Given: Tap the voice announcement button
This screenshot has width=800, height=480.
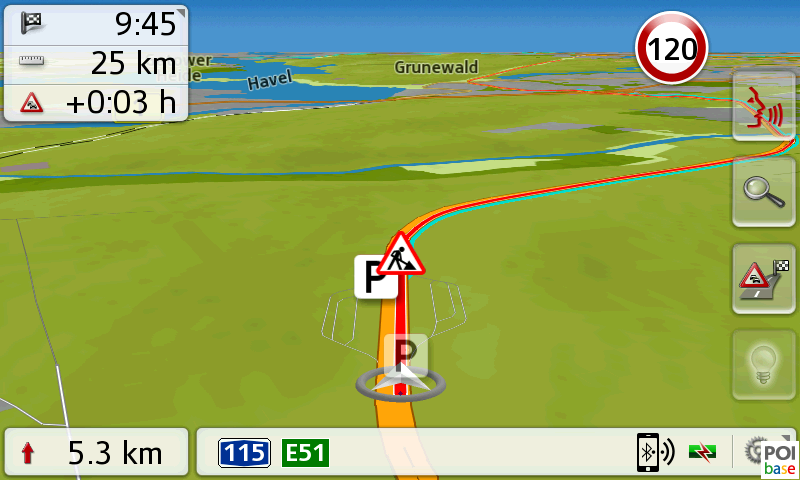Looking at the screenshot, I should [x=764, y=106].
